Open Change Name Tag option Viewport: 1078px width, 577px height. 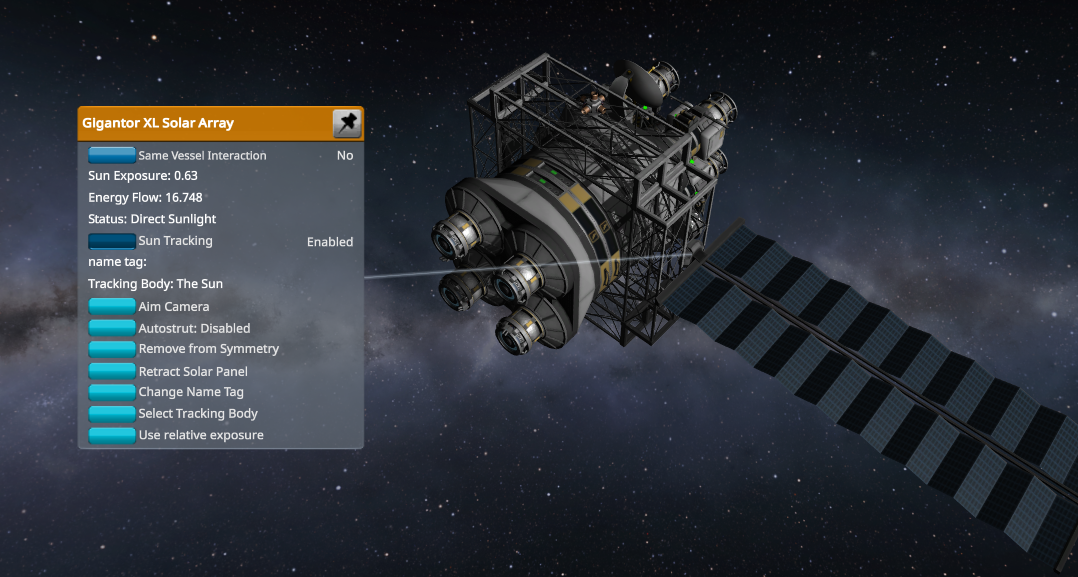[112, 392]
